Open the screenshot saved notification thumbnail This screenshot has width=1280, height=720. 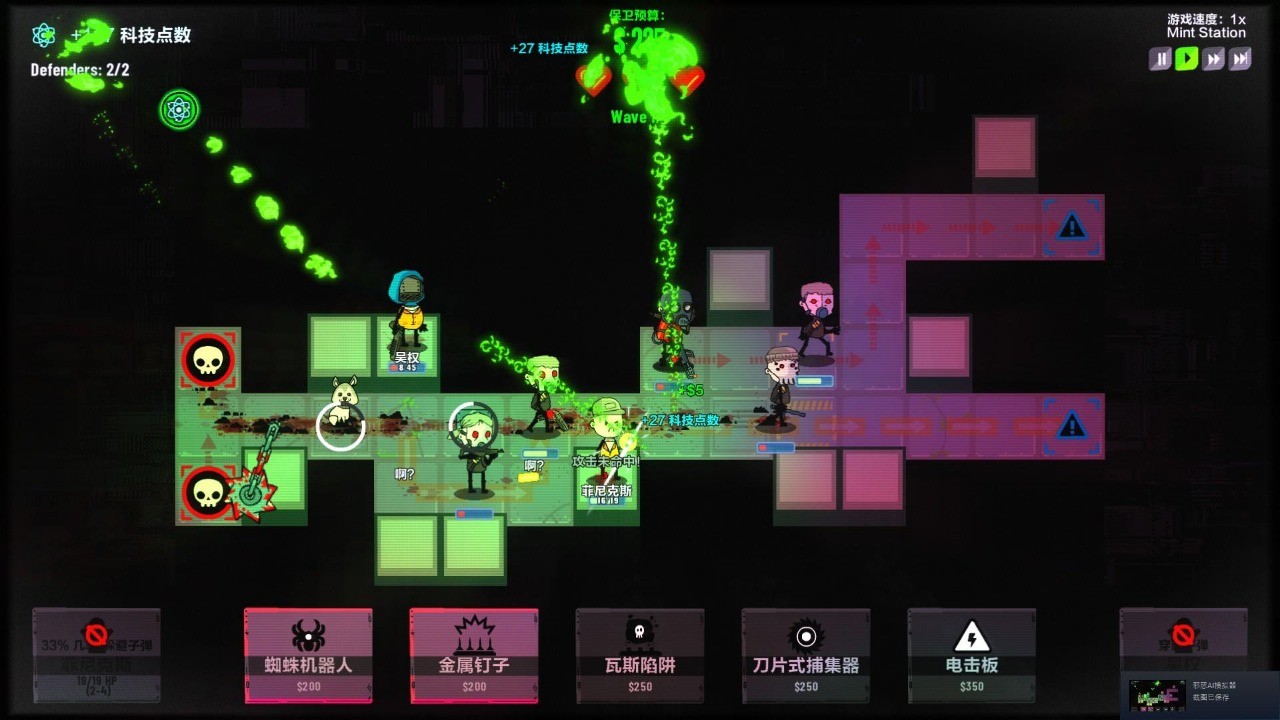click(x=1157, y=694)
